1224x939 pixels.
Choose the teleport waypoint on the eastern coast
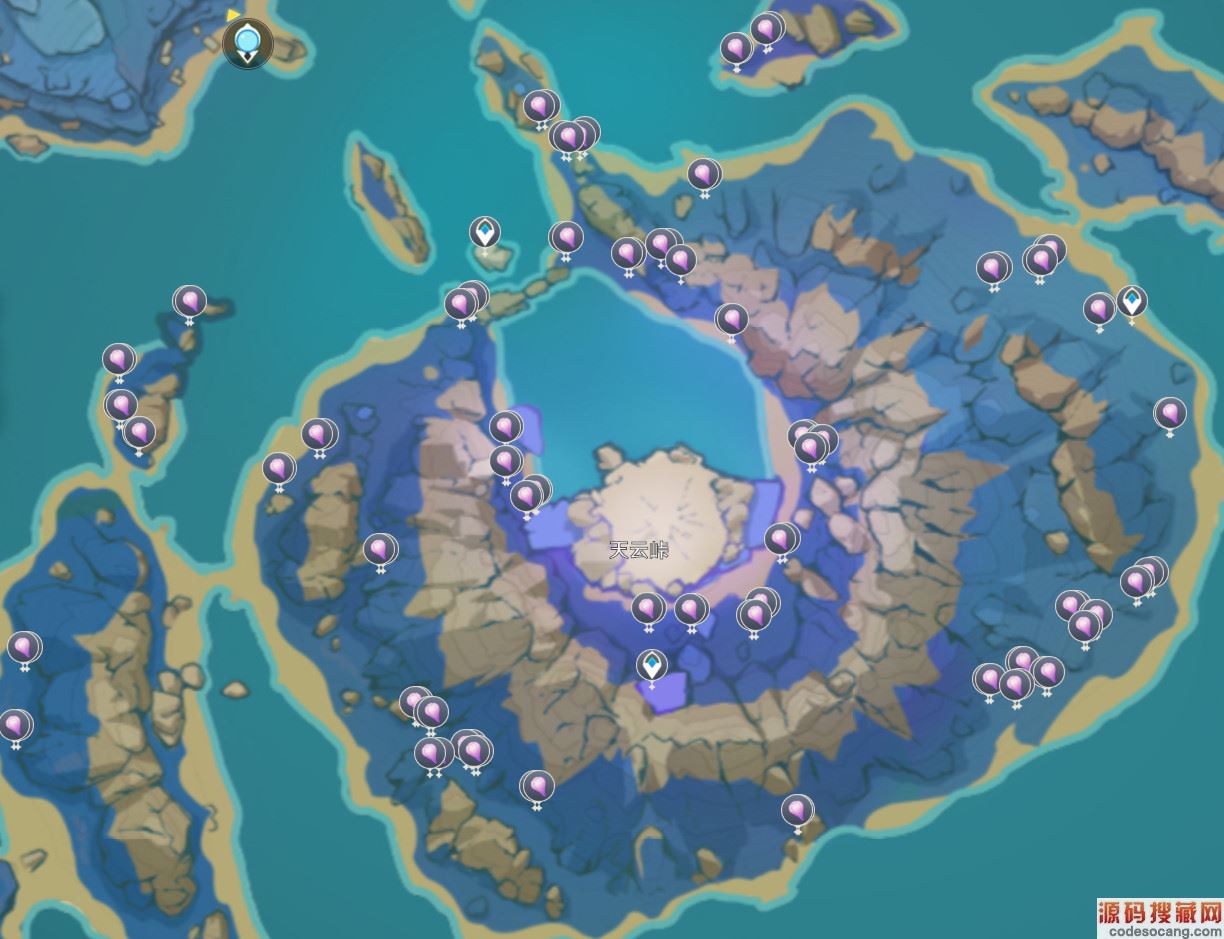click(x=1132, y=301)
